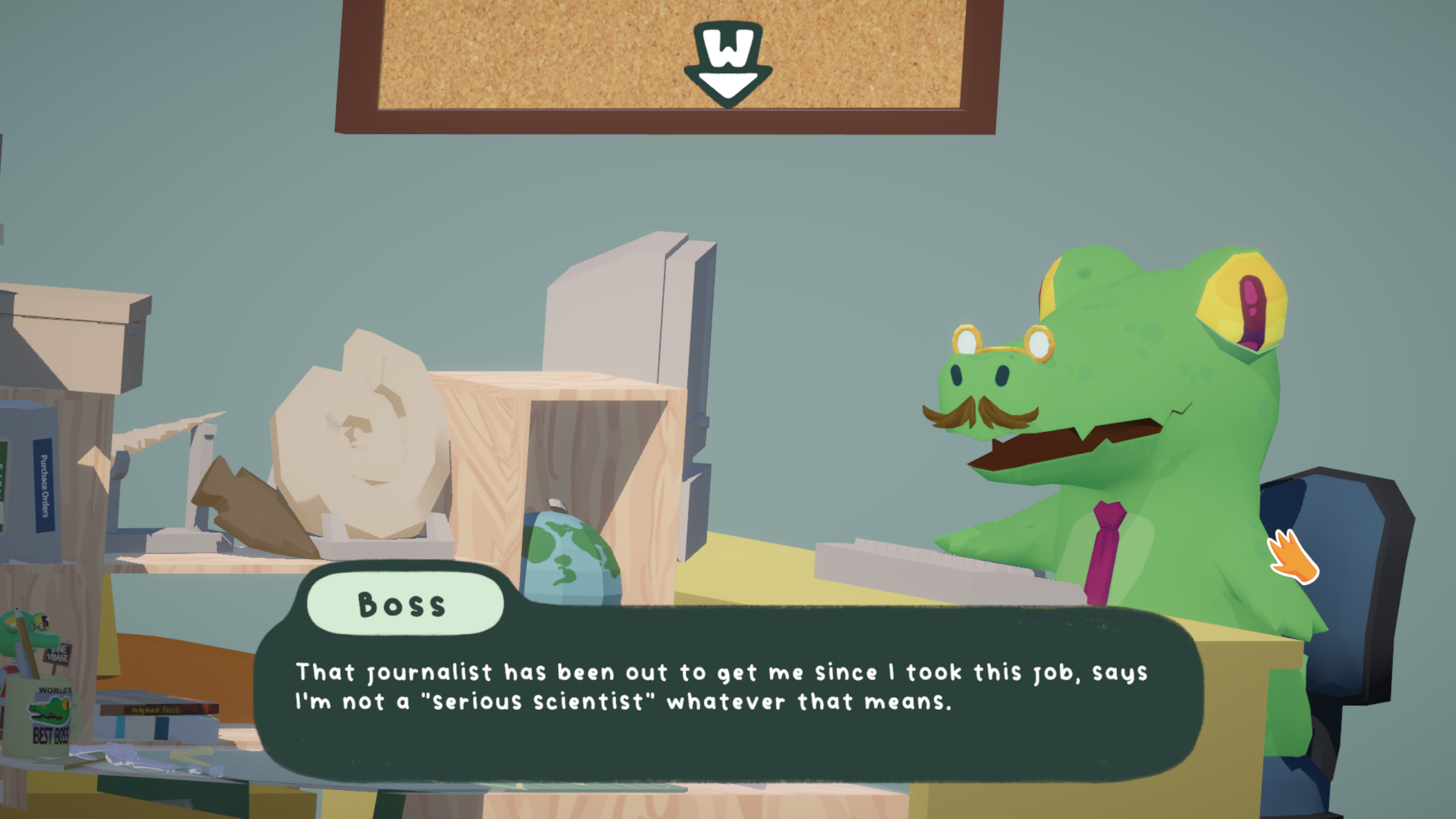
Task: Advance the Boss dialogue text box
Action: point(728,692)
